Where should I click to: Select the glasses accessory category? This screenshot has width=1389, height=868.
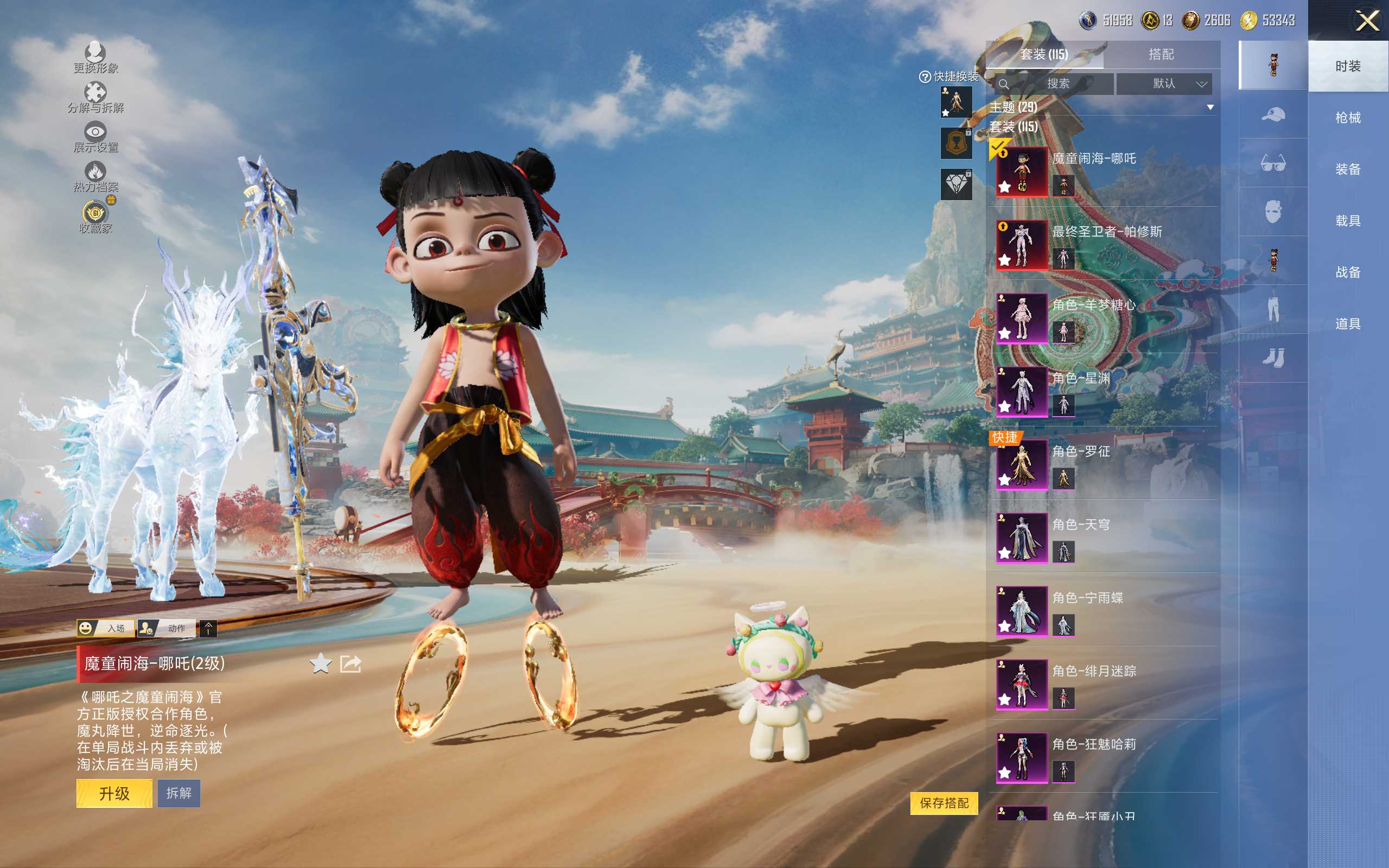[x=1272, y=164]
